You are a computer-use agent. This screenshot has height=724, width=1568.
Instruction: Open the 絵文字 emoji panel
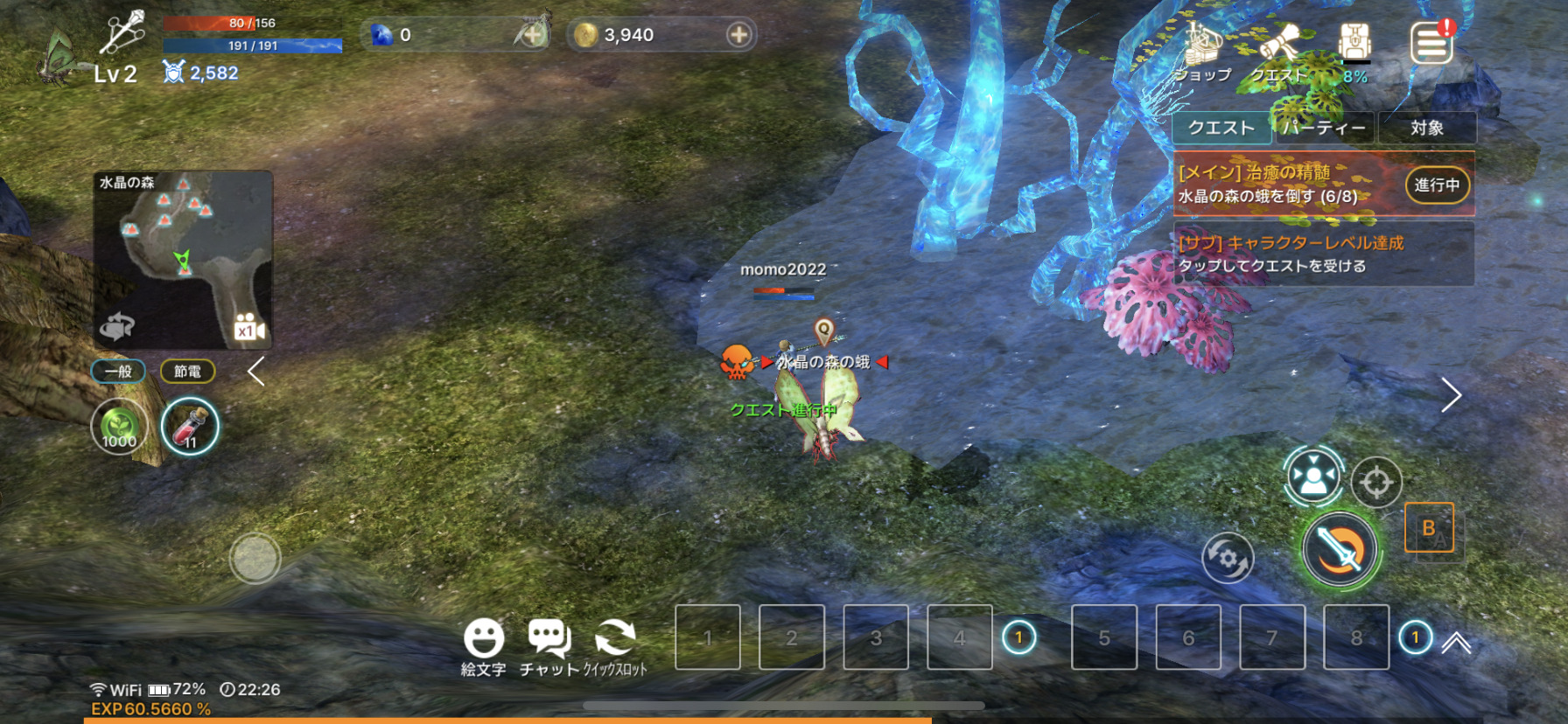pos(483,647)
